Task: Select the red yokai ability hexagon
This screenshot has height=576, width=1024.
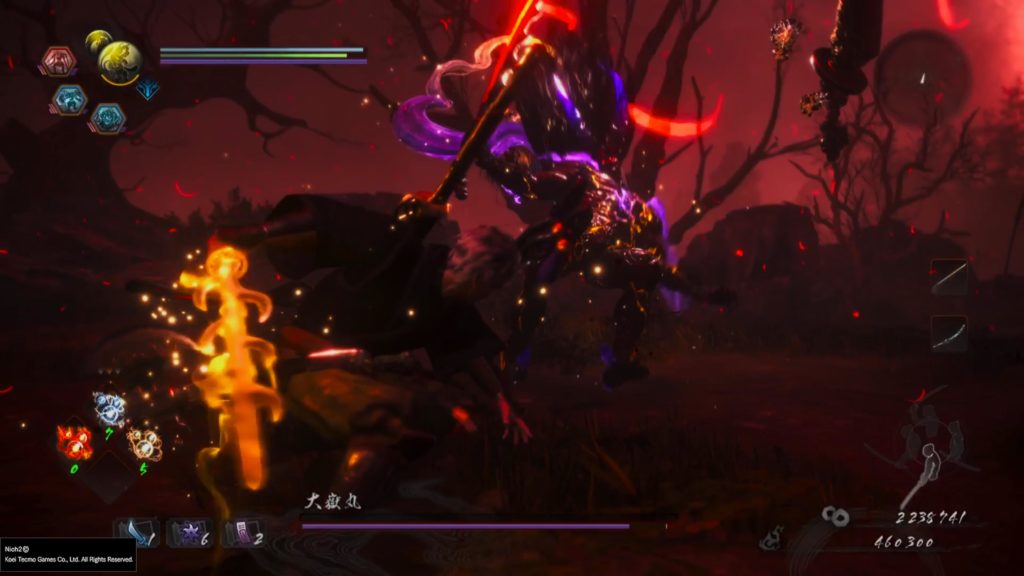Action: point(60,62)
